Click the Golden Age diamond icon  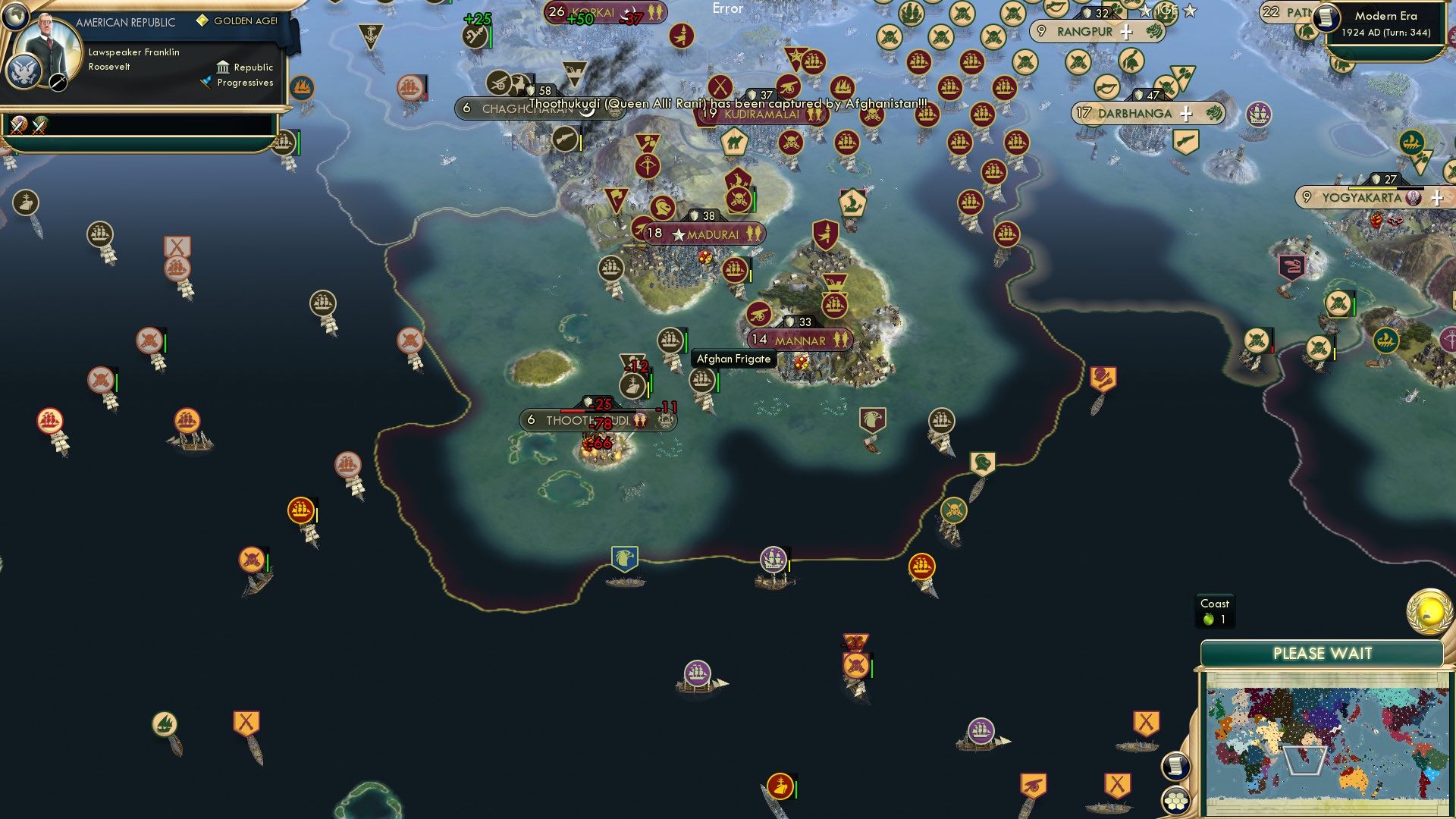(202, 20)
